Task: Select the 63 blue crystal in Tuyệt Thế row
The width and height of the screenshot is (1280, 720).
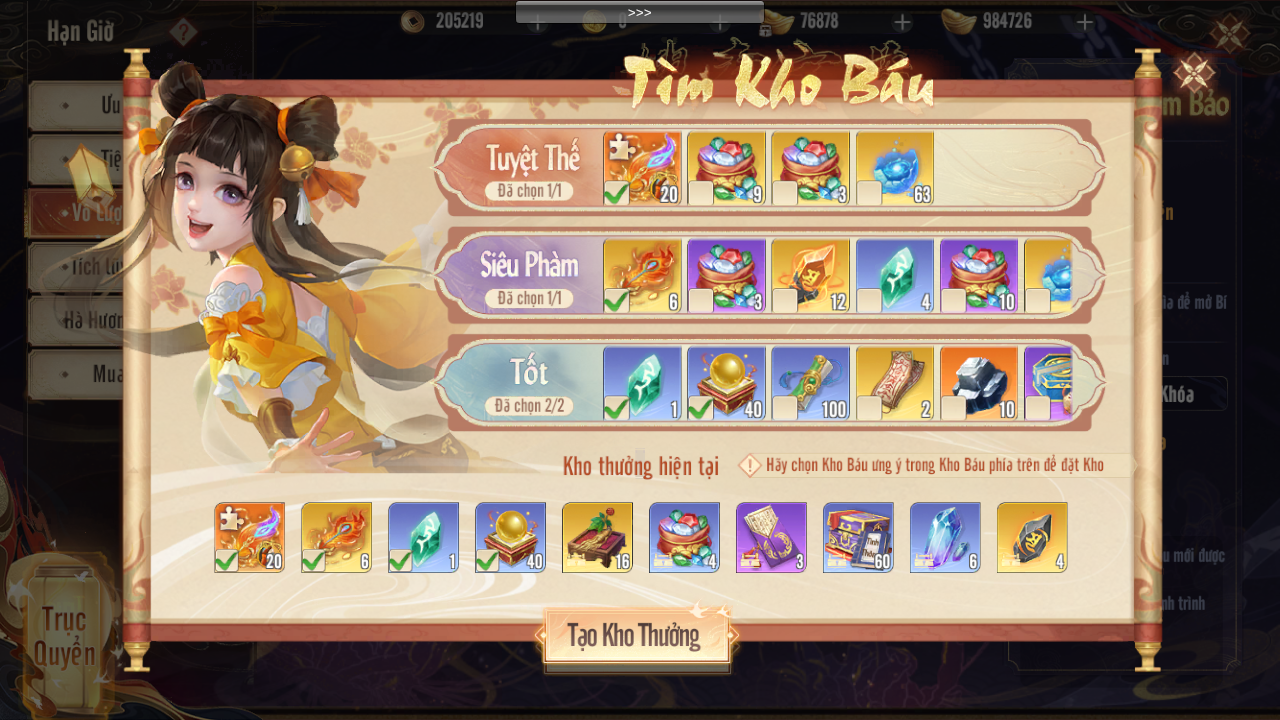Action: [895, 168]
